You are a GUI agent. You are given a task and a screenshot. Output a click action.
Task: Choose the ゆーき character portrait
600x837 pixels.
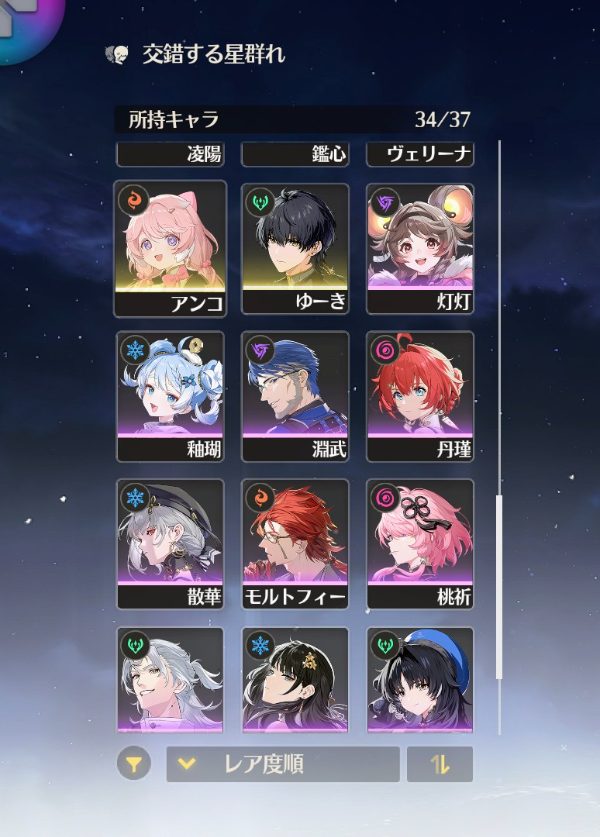(x=295, y=248)
